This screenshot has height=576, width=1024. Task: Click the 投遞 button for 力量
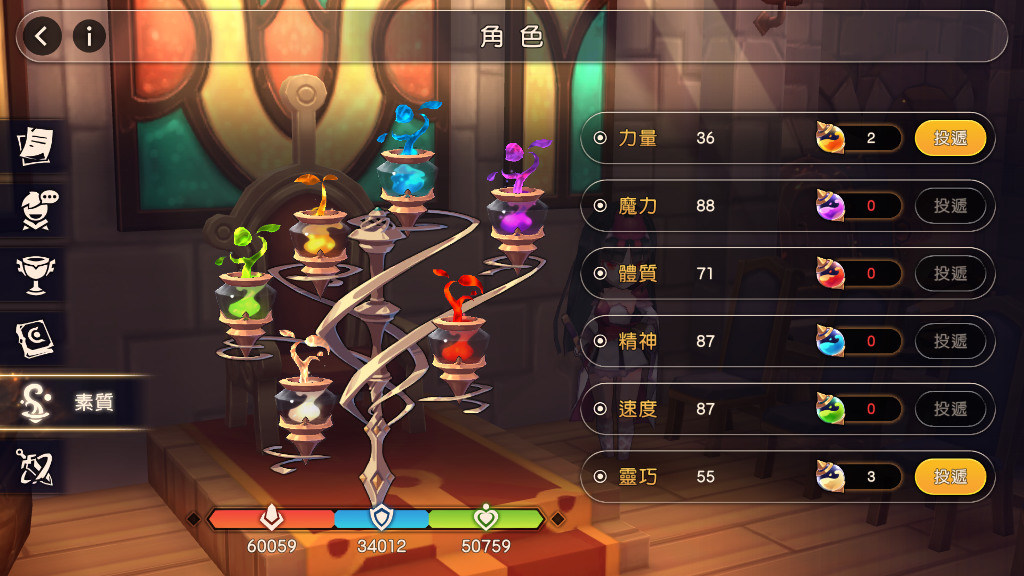coord(950,138)
